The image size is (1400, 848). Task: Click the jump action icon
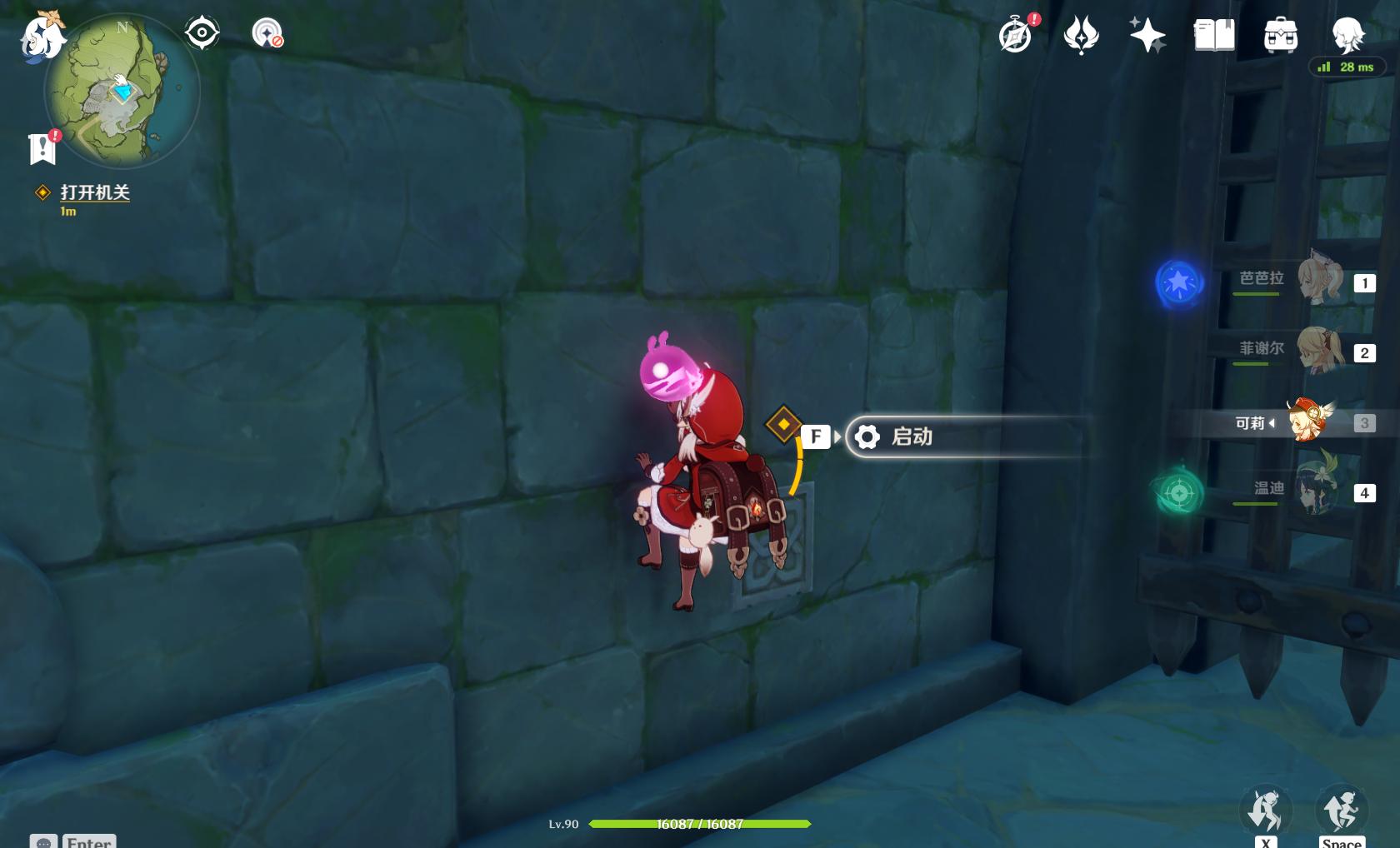(x=1341, y=808)
